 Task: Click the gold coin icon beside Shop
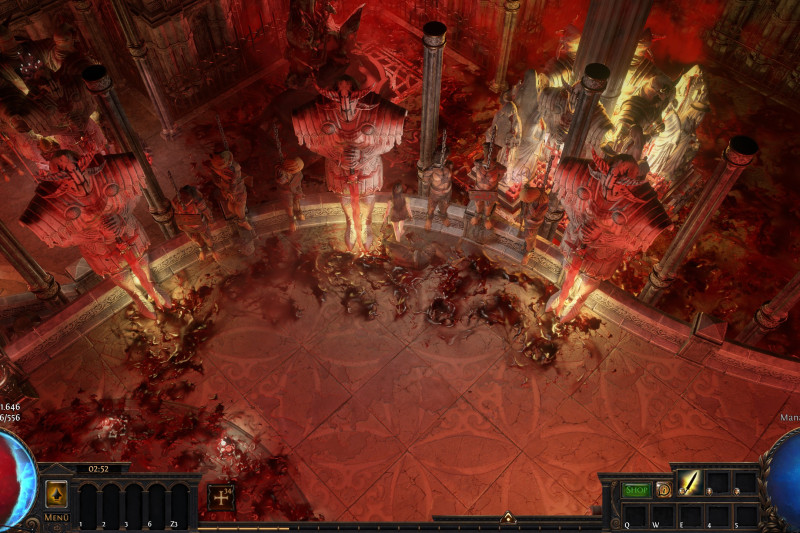[x=663, y=490]
